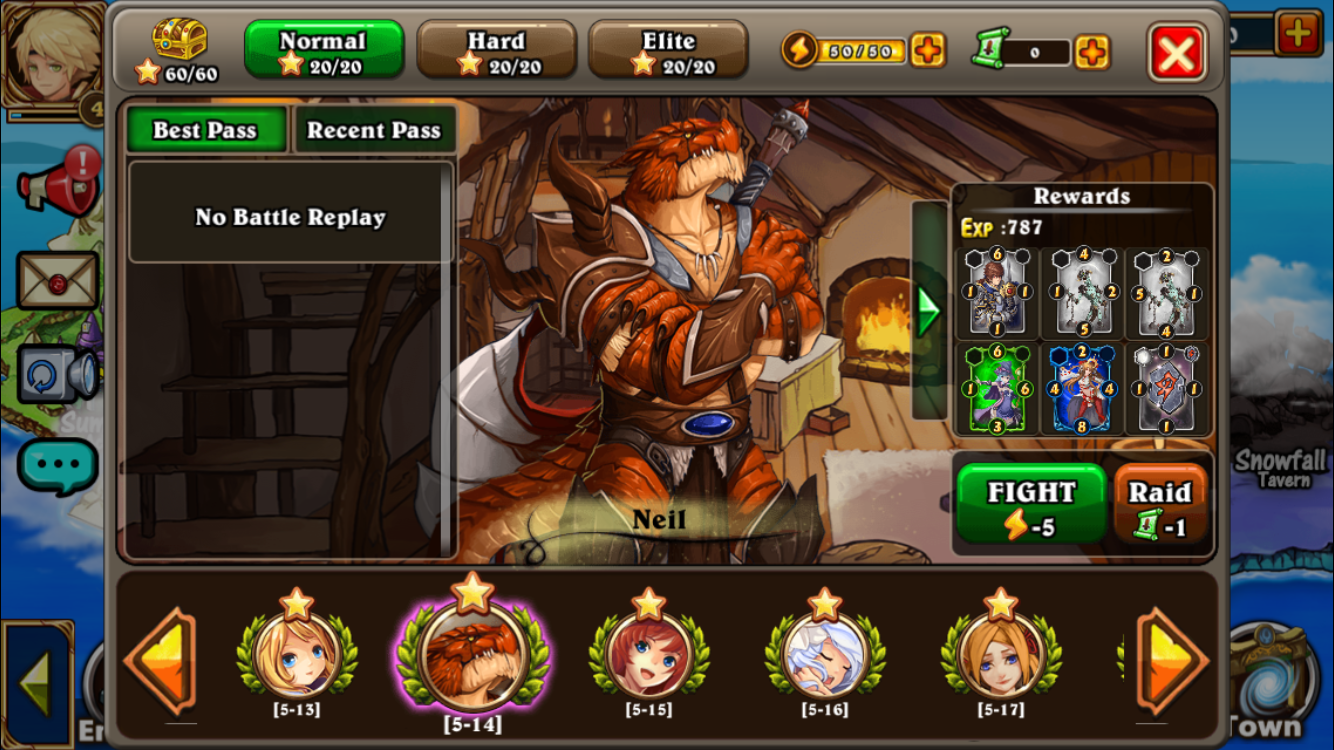Go to previous stages with left arrow

pos(160,661)
